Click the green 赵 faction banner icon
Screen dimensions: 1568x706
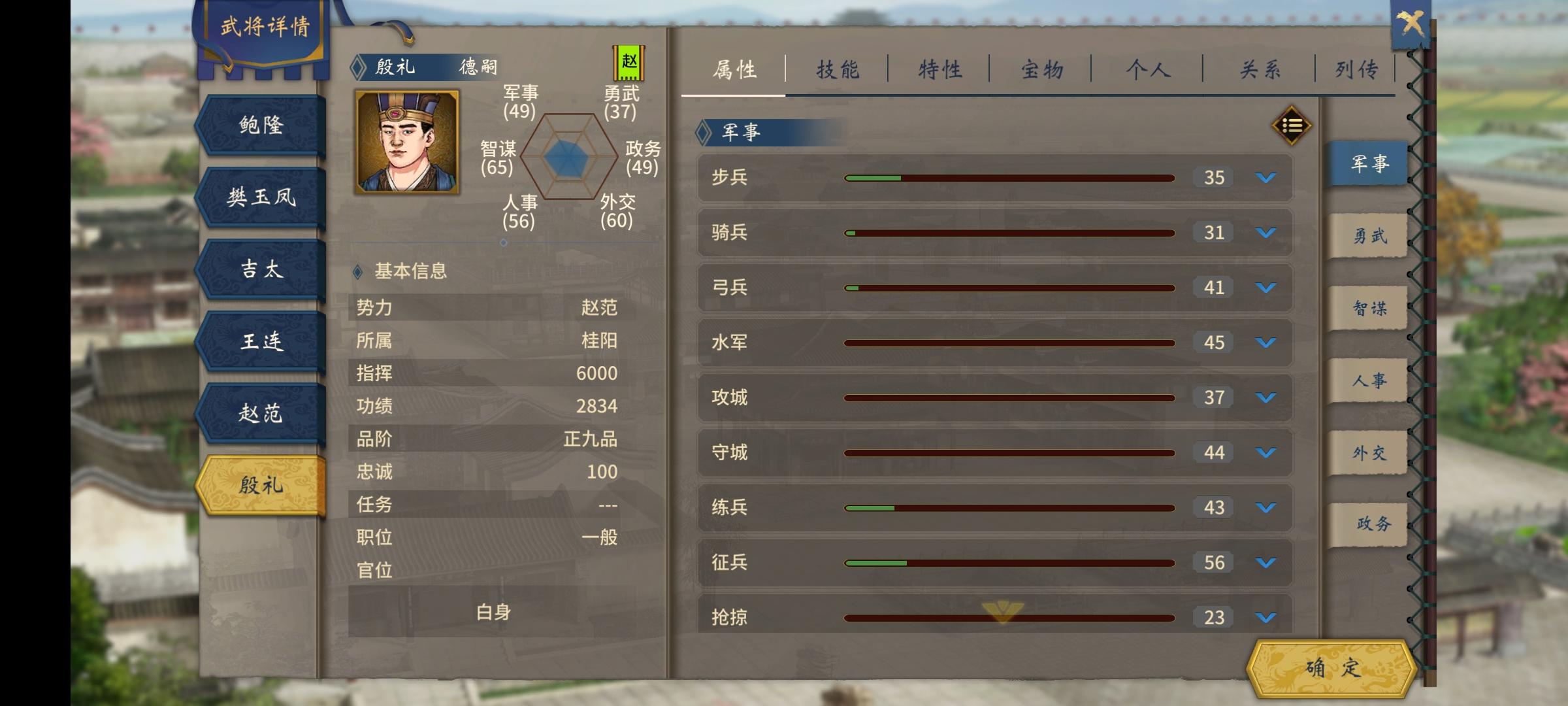click(x=629, y=63)
